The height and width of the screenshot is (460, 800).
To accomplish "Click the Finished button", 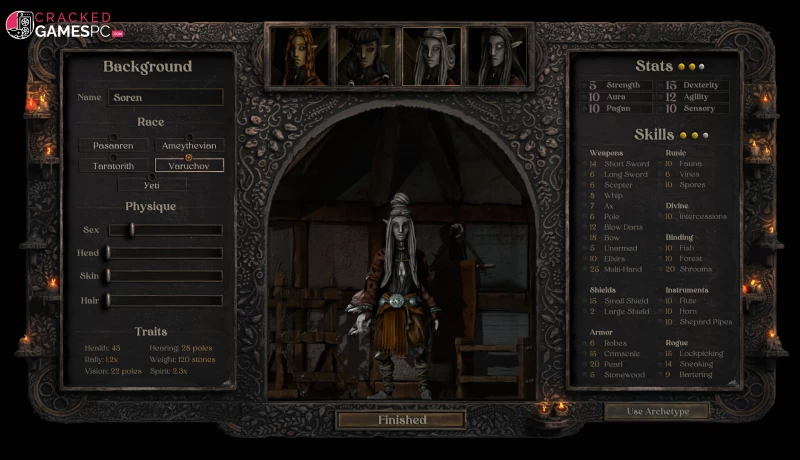I will [x=401, y=420].
